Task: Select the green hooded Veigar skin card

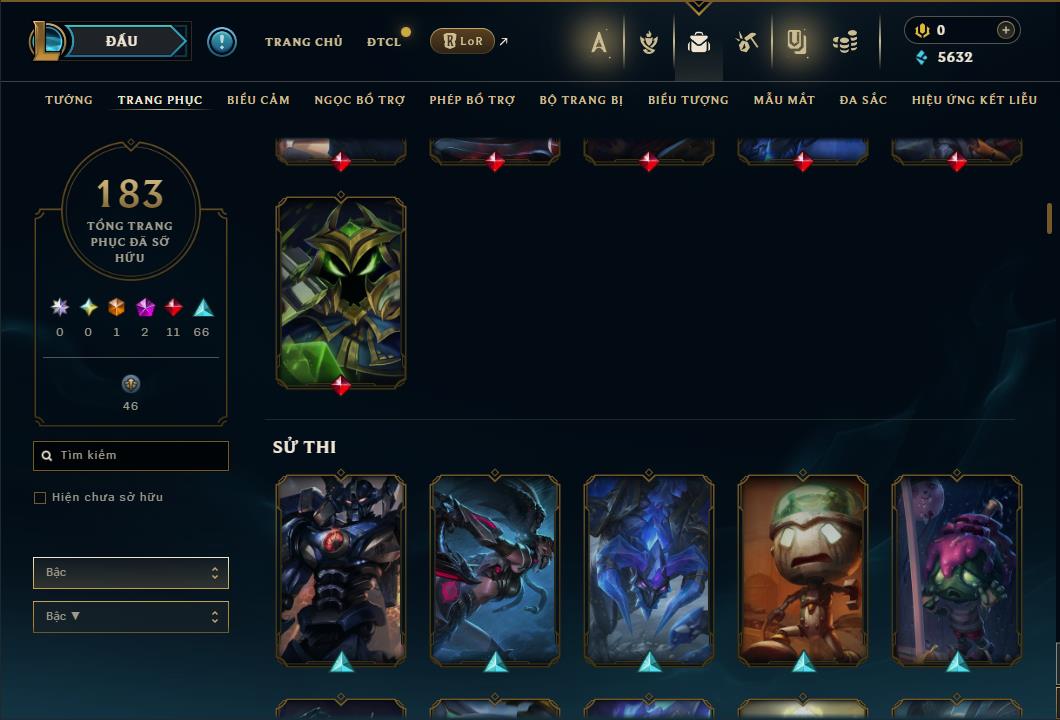Action: (x=341, y=290)
